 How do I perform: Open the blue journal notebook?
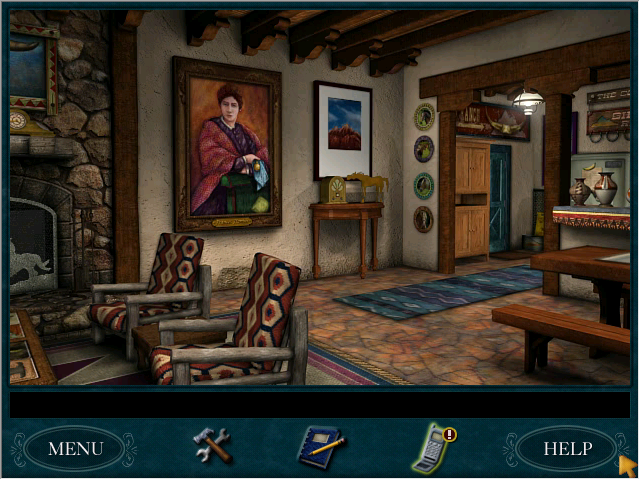320,447
